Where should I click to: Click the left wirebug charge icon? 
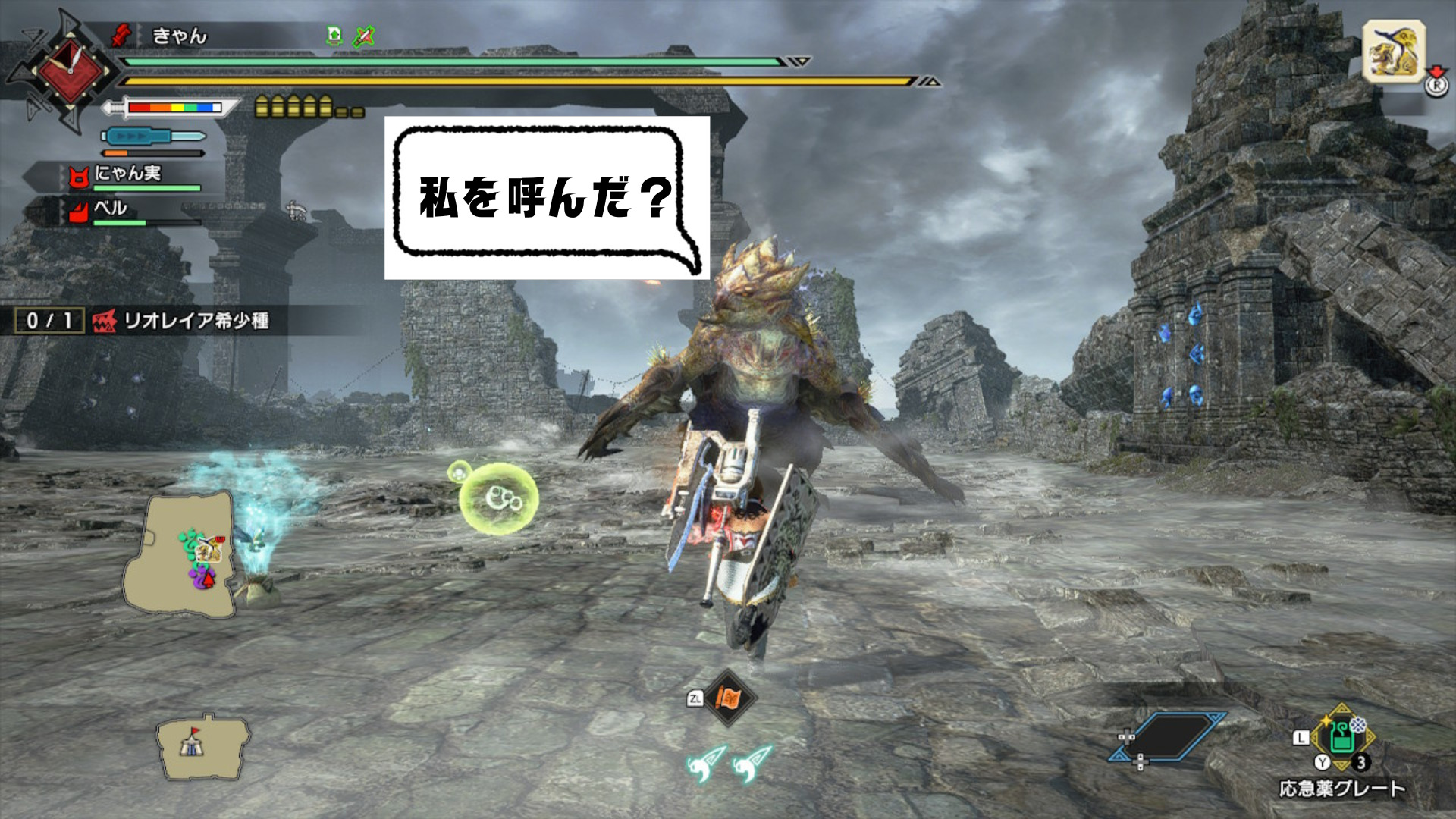705,763
